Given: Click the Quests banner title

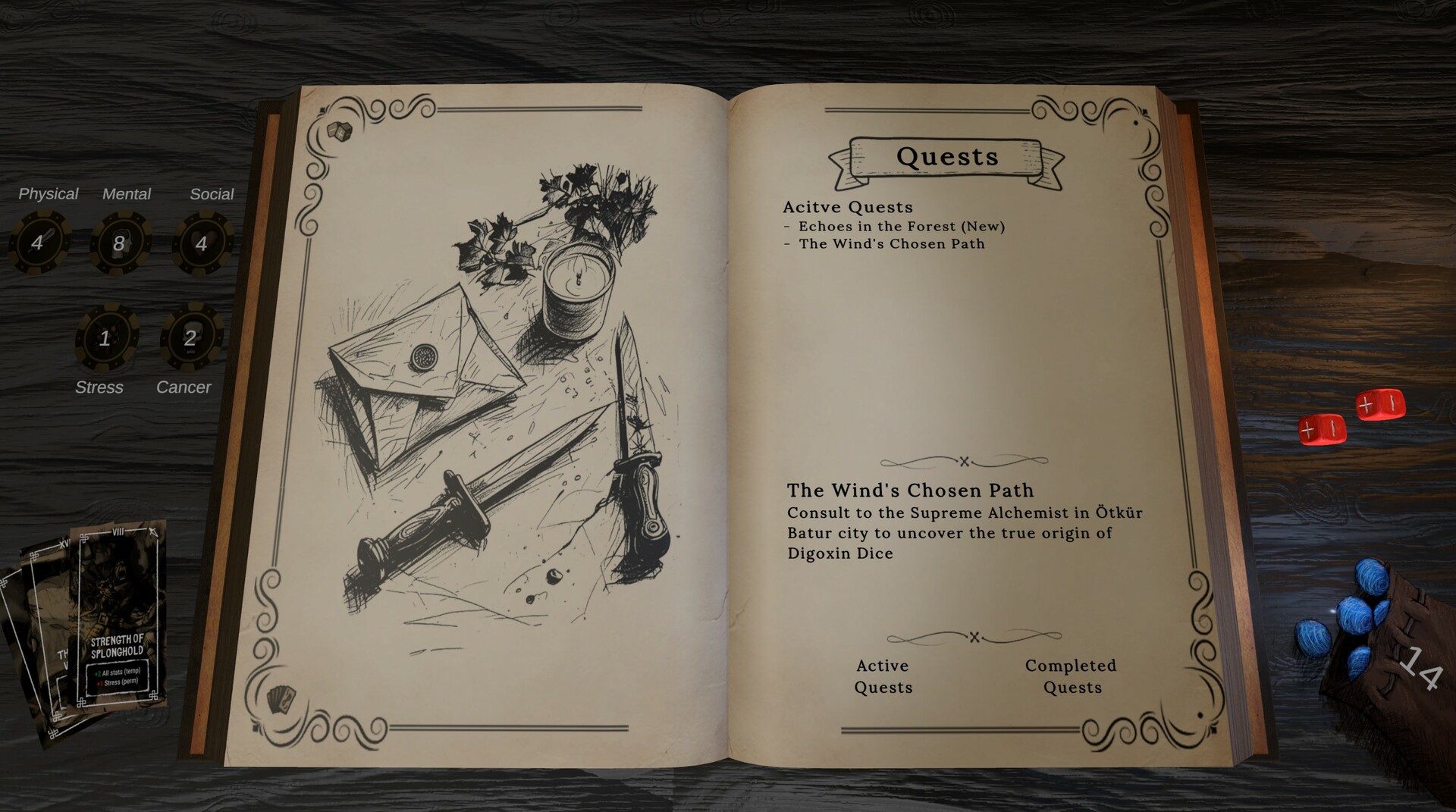Looking at the screenshot, I should (946, 158).
